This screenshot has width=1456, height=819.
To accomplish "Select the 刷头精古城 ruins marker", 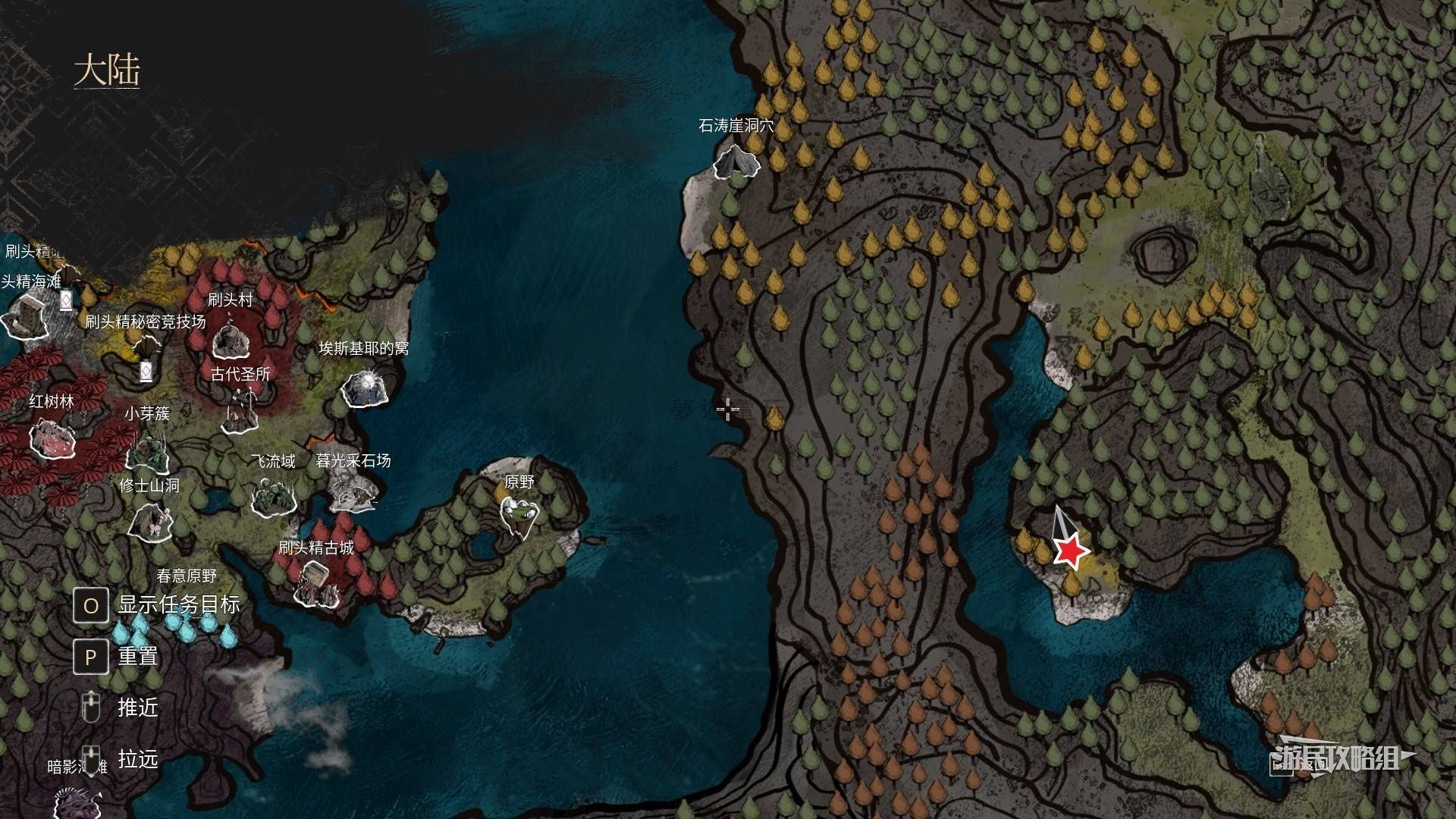I will pyautogui.click(x=315, y=585).
